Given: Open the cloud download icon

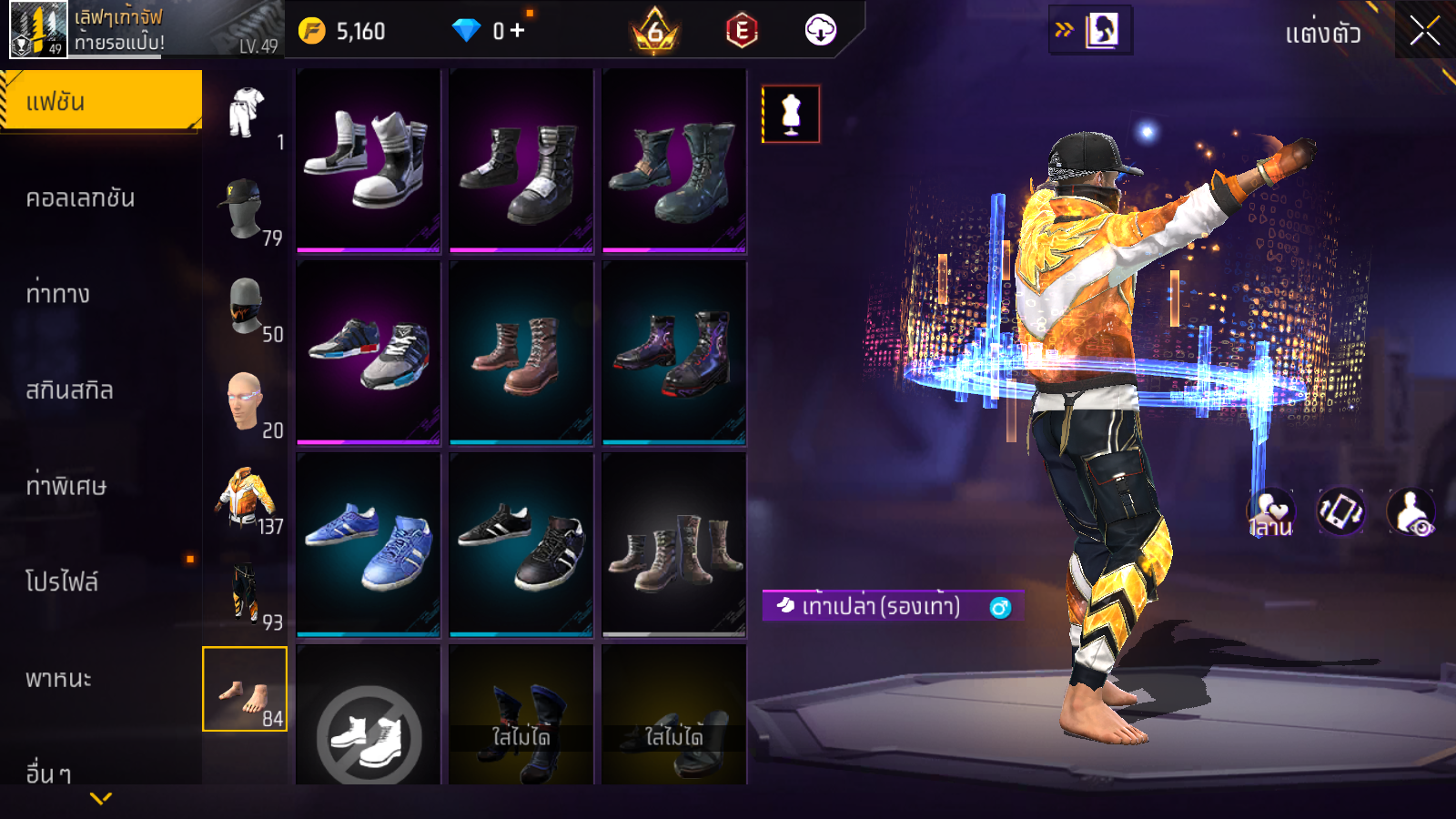Looking at the screenshot, I should click(820, 31).
